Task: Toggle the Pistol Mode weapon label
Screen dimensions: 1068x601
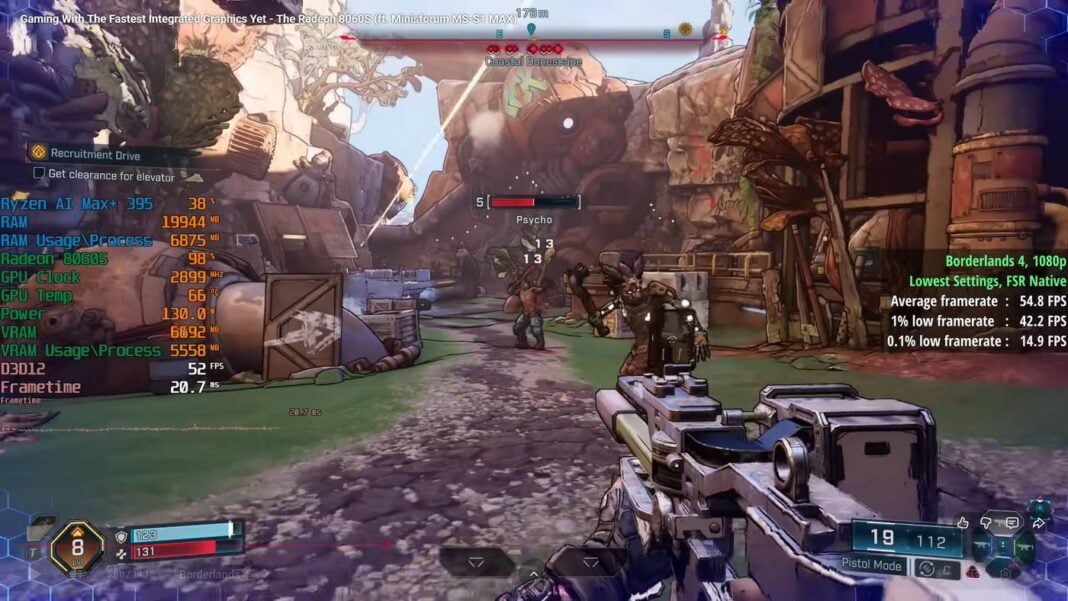Action: point(872,566)
